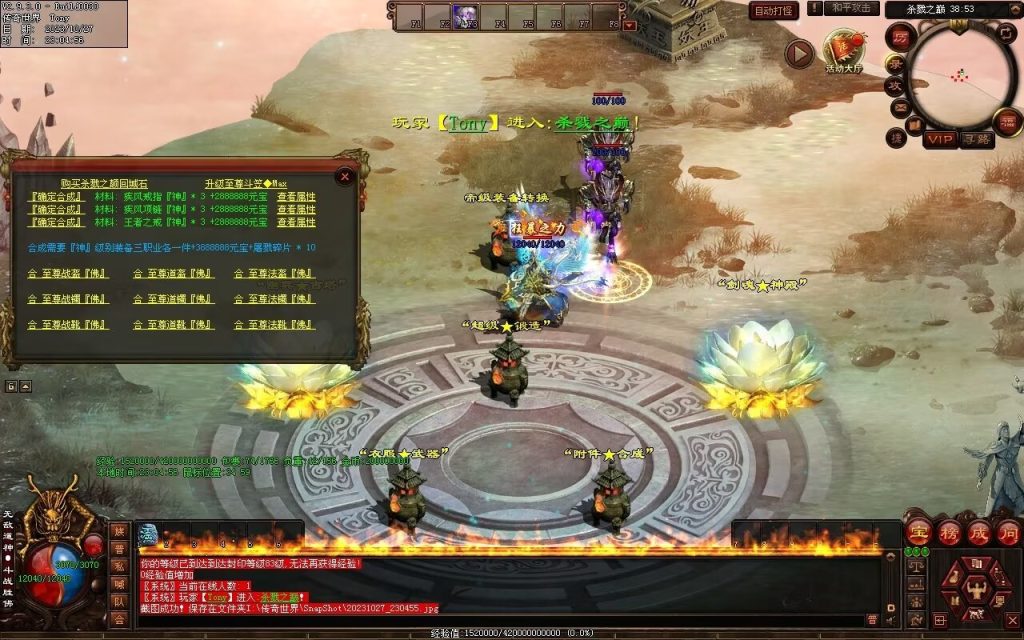Screen dimensions: 1024x640
Task: Synthesize 至尊道镯『佛』
Action: (x=173, y=299)
